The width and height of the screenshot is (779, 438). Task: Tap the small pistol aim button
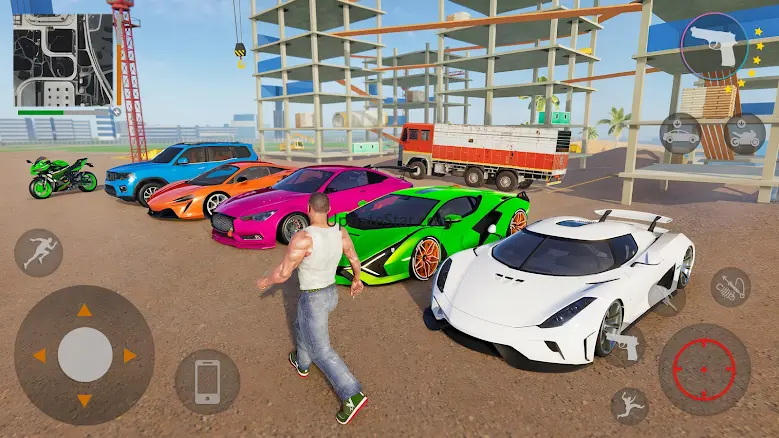pyautogui.click(x=627, y=345)
